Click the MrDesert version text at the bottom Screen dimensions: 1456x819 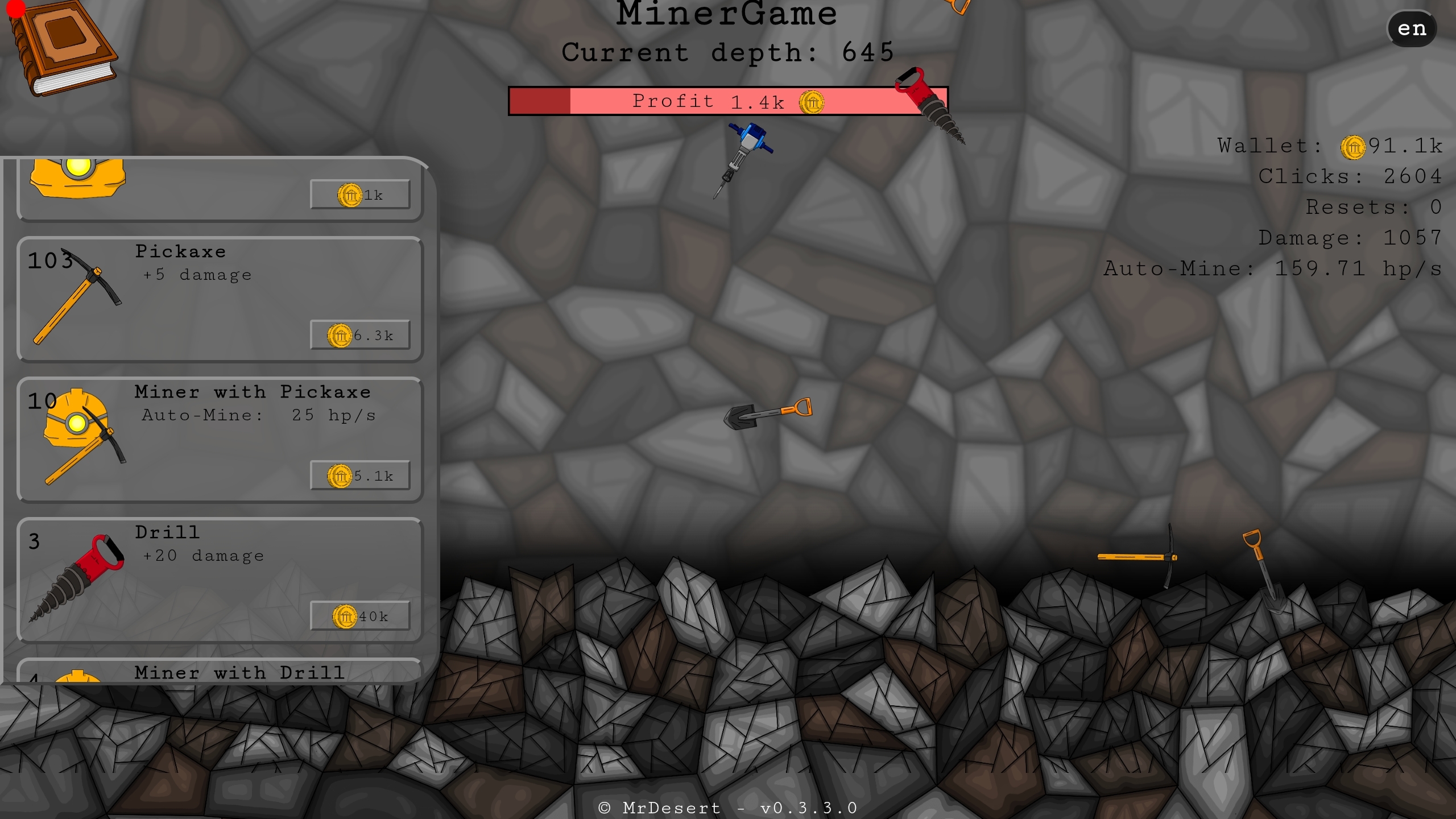click(x=728, y=806)
